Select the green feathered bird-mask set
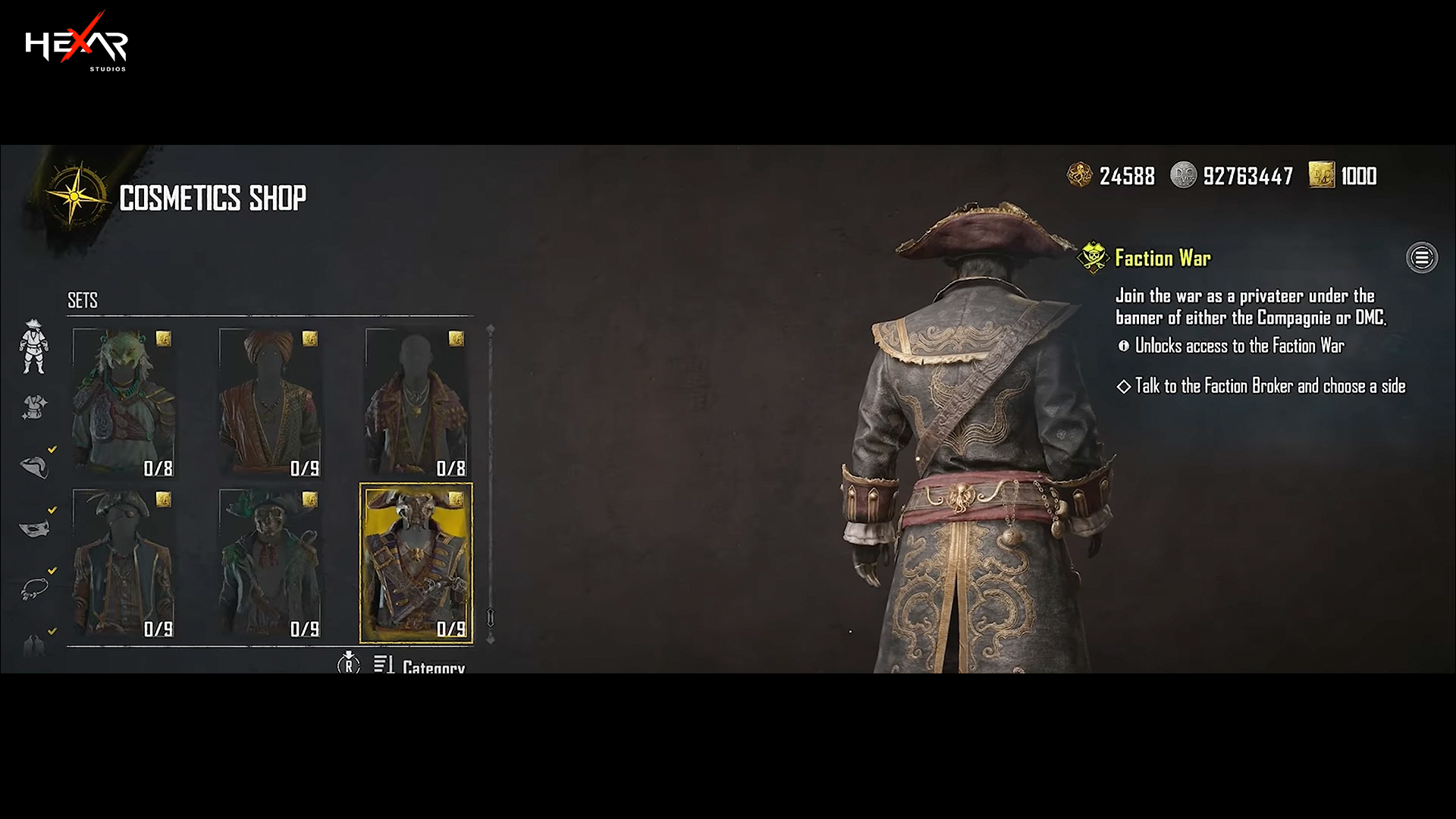 tap(124, 403)
